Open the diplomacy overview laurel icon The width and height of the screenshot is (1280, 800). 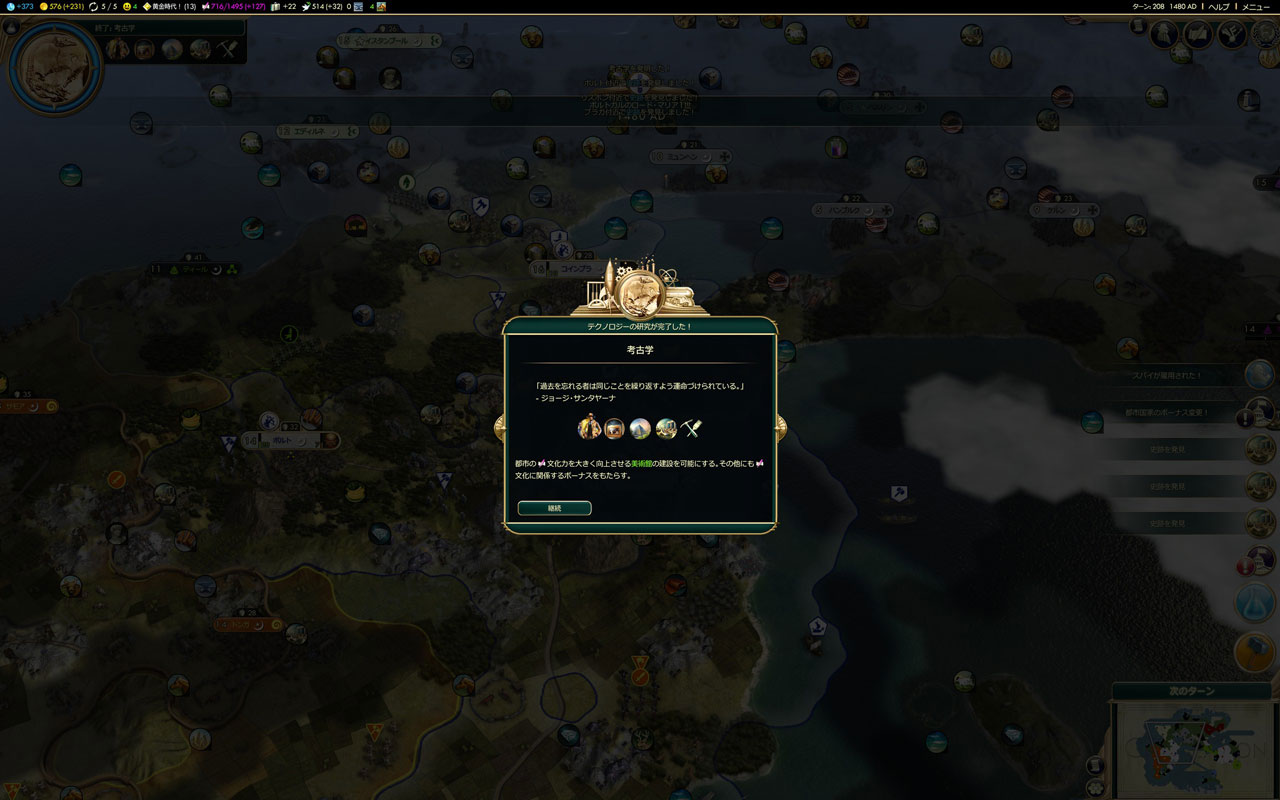pyautogui.click(x=1232, y=35)
